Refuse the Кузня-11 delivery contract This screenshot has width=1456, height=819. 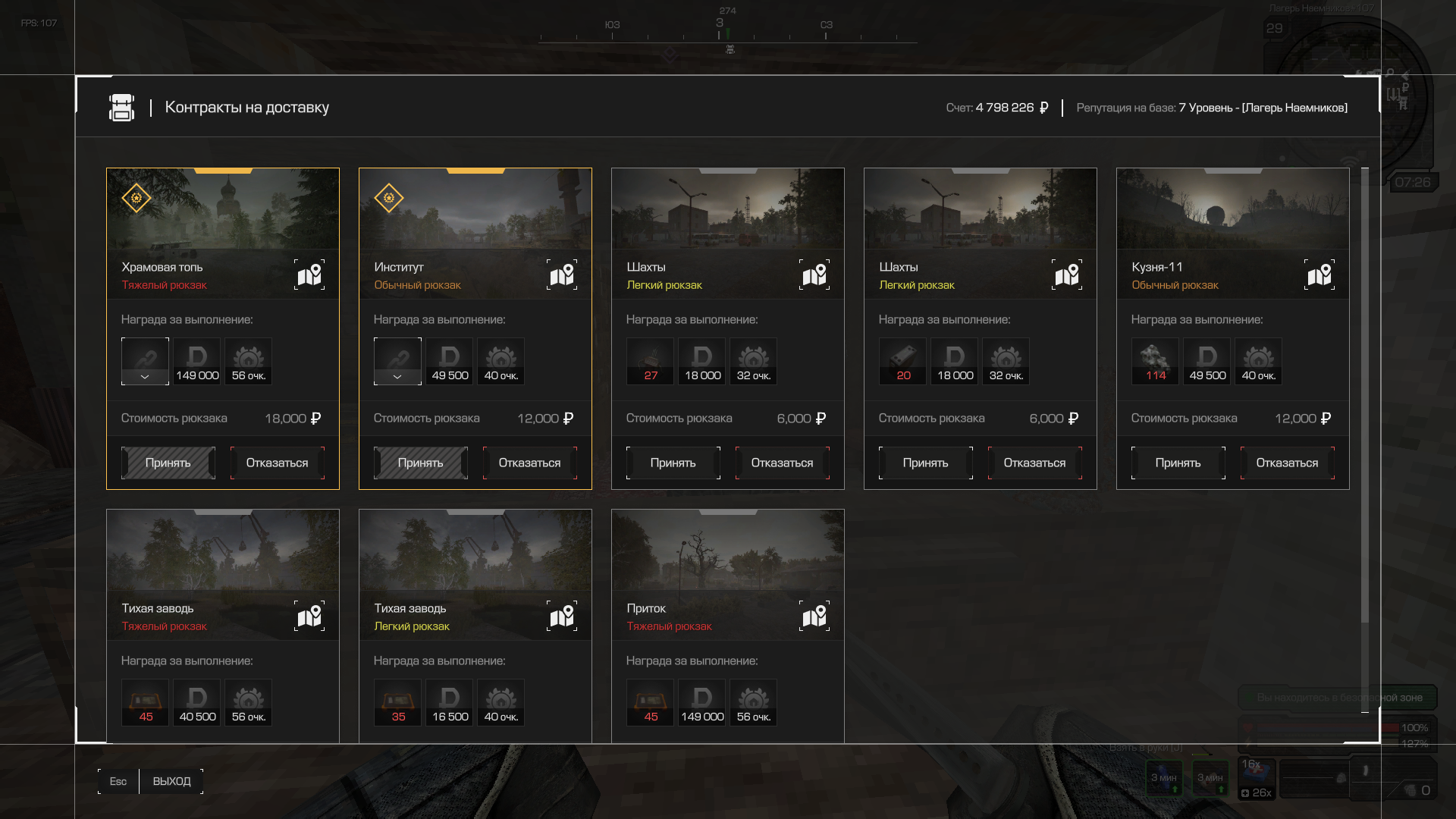coord(1287,463)
